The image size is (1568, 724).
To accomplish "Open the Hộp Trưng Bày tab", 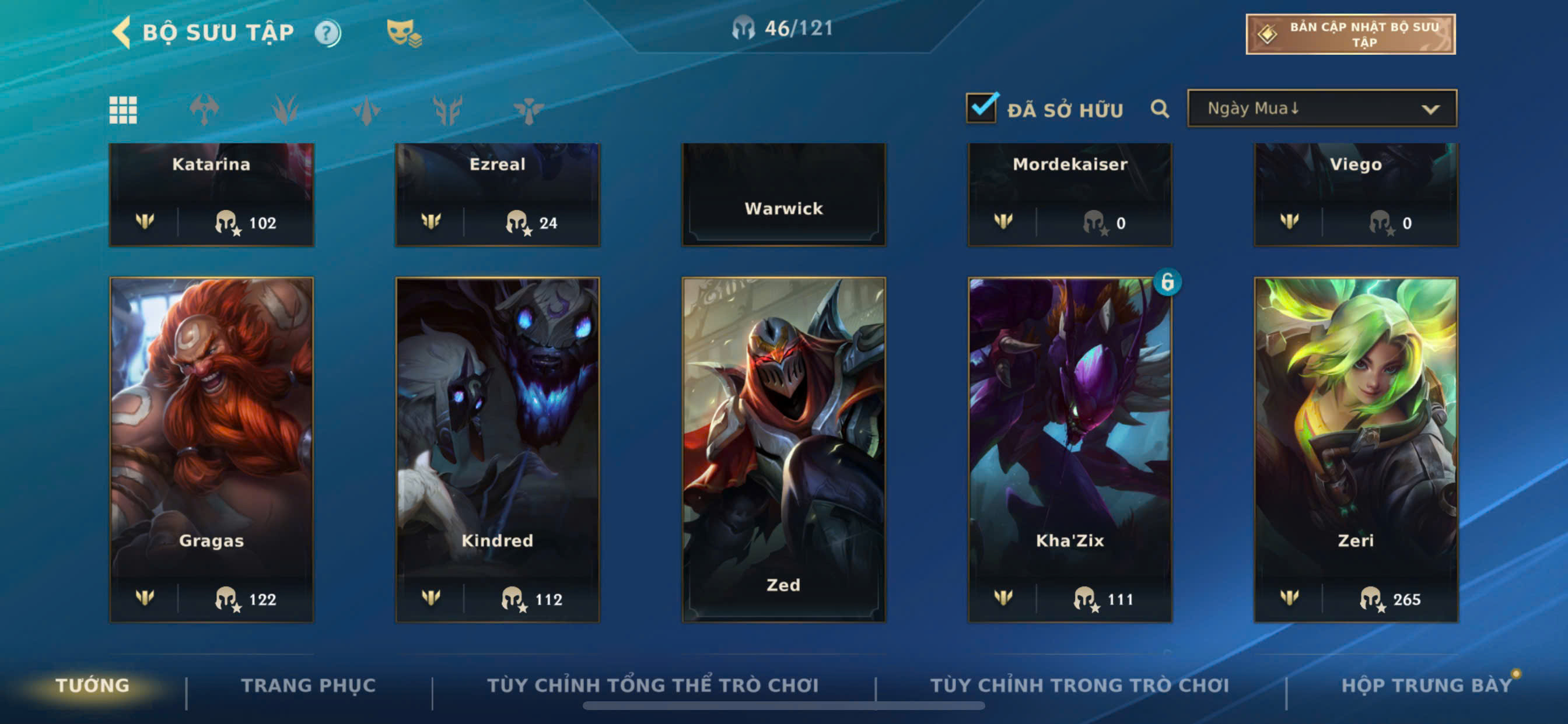I will coord(1426,685).
